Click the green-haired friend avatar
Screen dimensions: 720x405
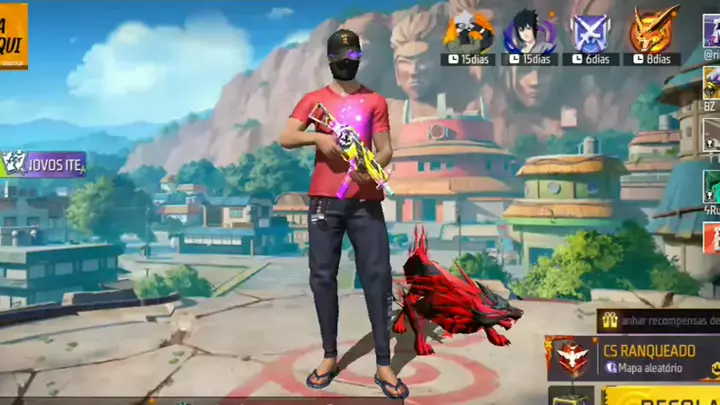[x=711, y=186]
